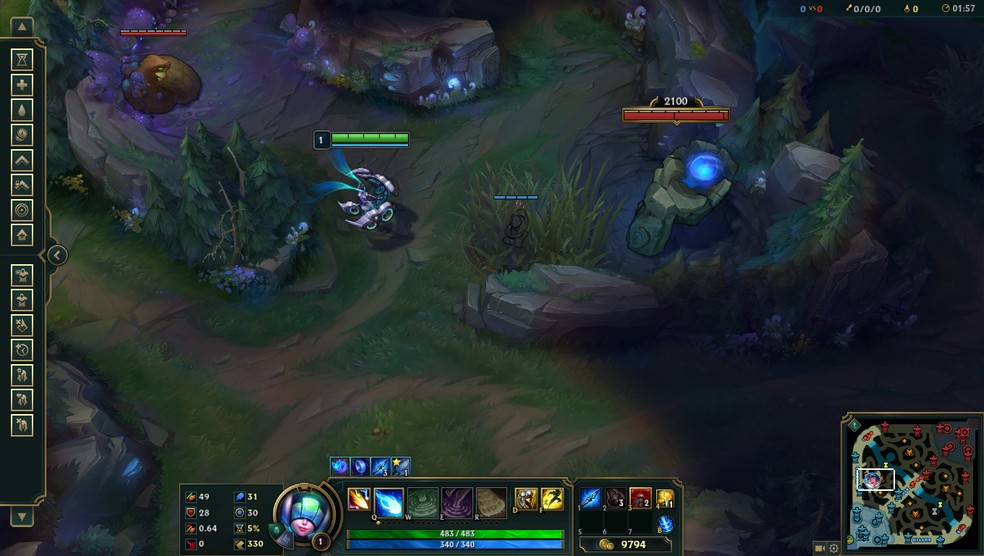Viewport: 984px width, 556px height.
Task: Click the passive ability icon
Action: point(359,498)
